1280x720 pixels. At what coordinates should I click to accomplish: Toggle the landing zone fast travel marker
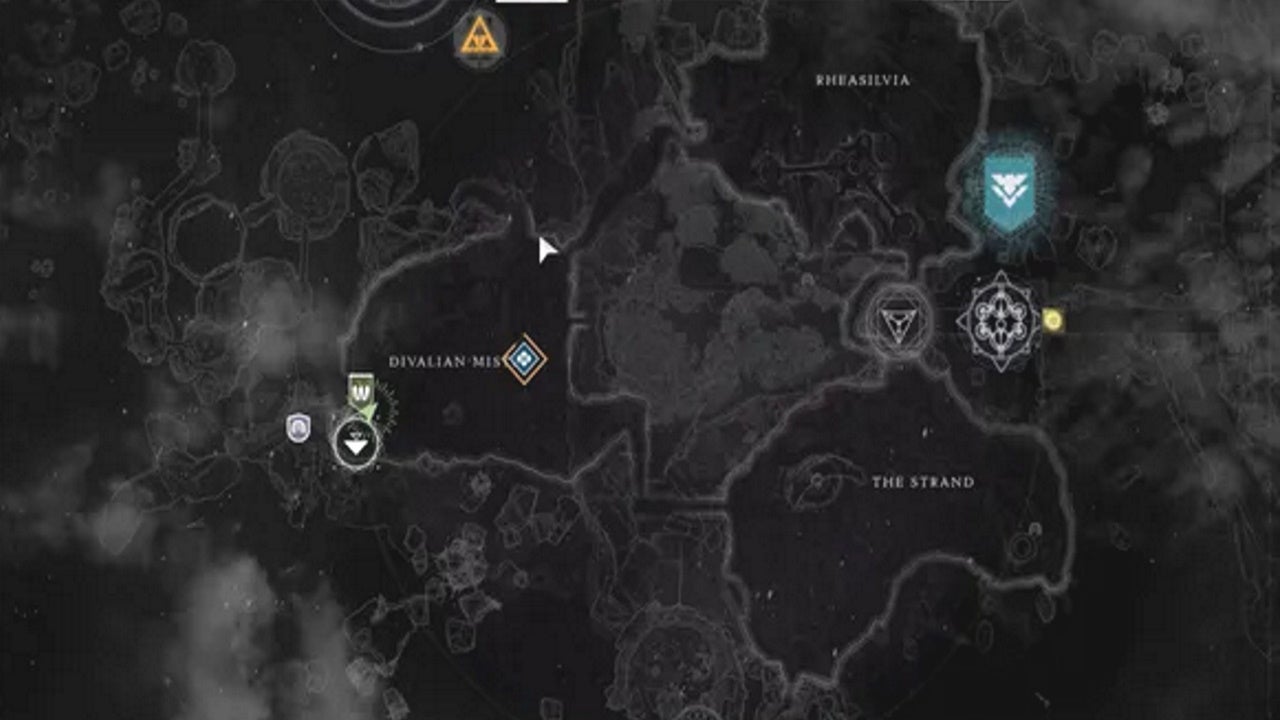point(355,443)
